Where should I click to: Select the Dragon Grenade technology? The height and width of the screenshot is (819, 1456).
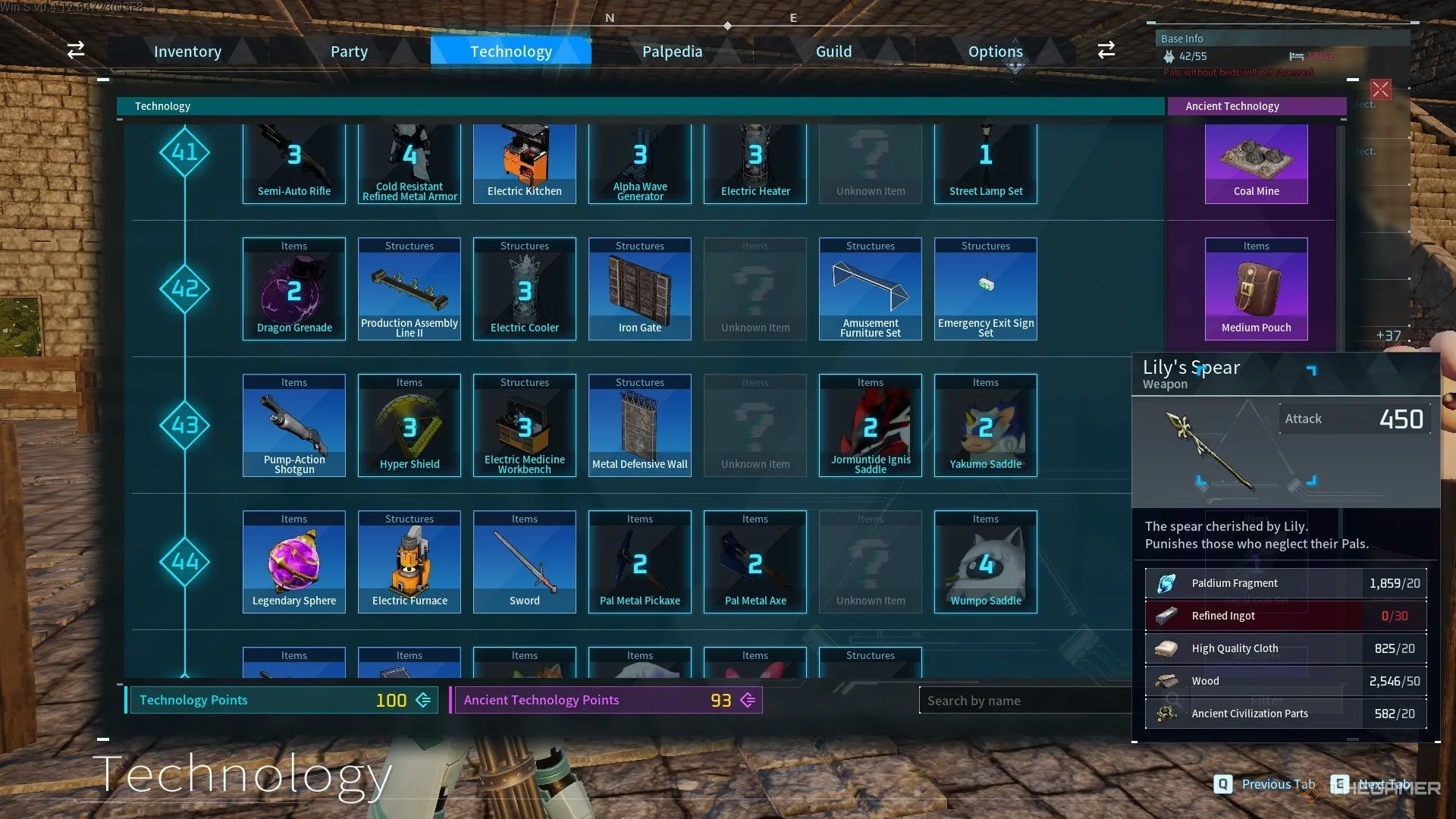click(x=294, y=290)
